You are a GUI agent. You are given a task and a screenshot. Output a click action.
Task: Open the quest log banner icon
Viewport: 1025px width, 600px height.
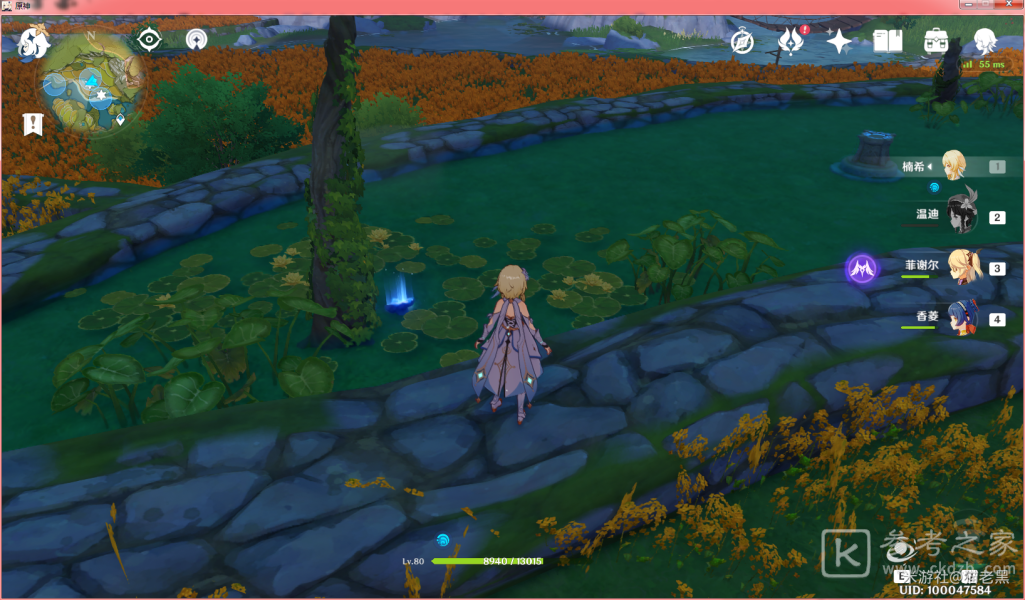point(34,124)
